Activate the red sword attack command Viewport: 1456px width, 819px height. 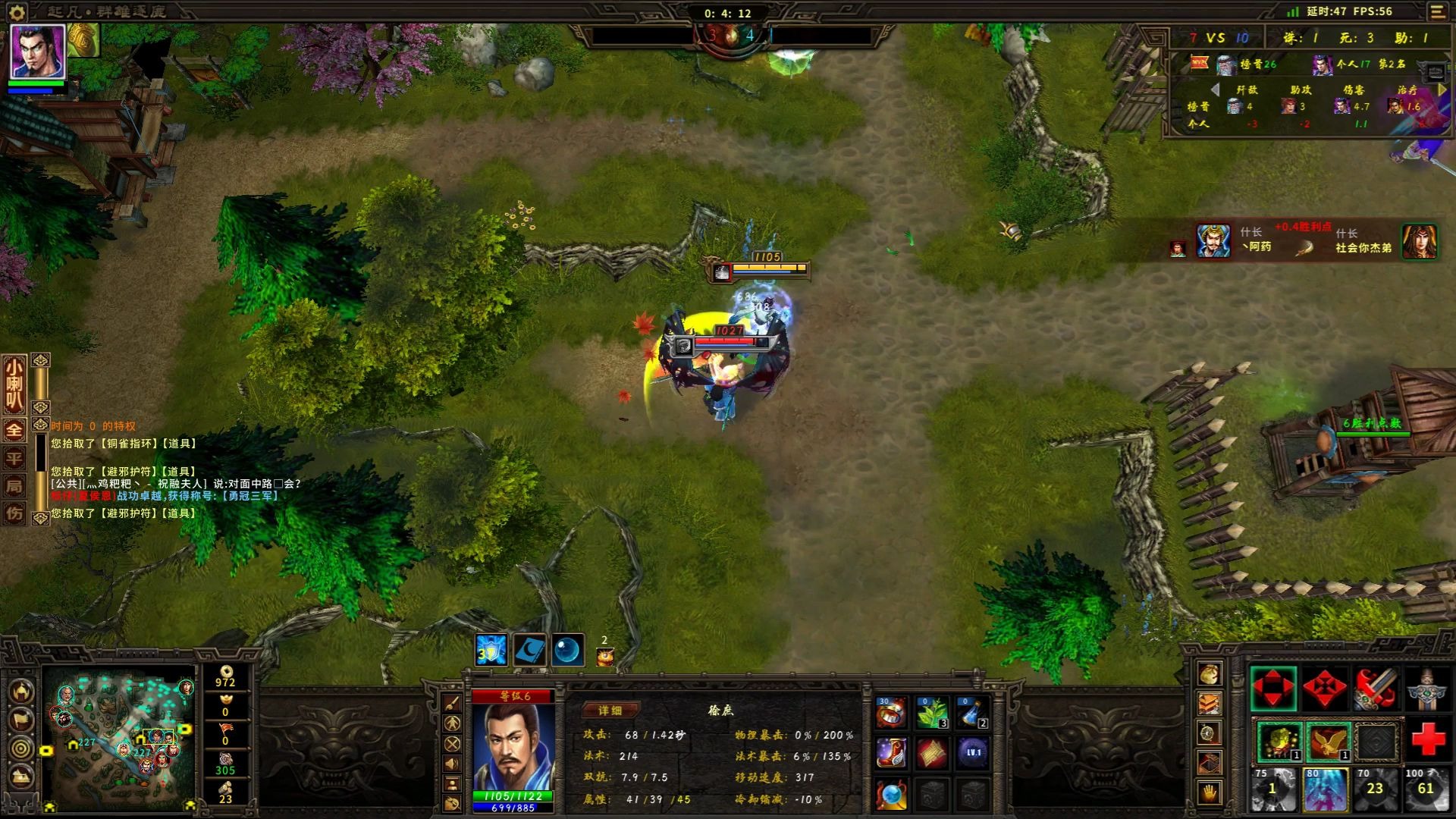[1376, 689]
